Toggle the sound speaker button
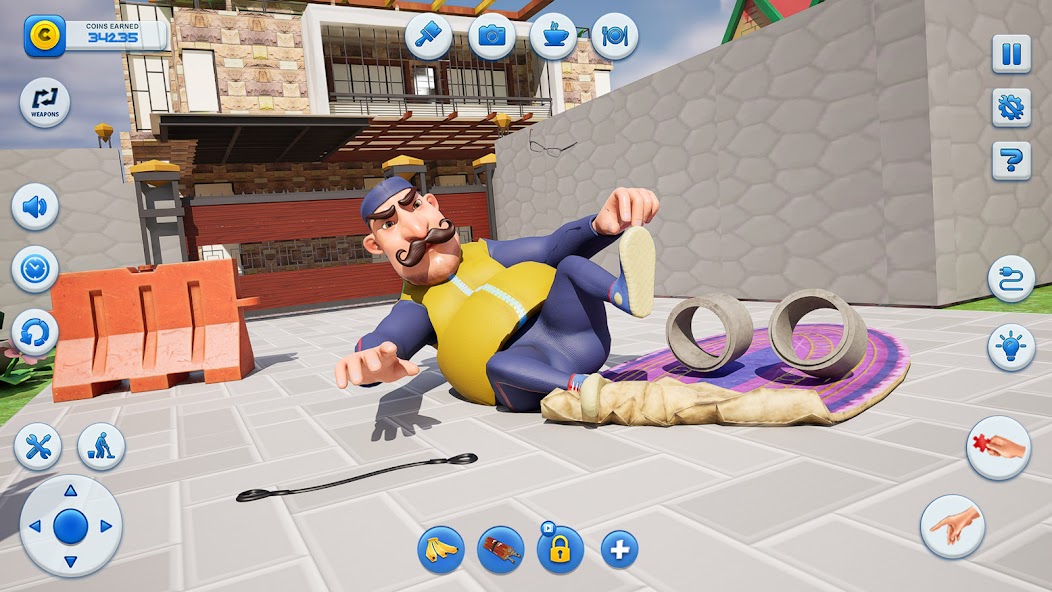This screenshot has height=592, width=1052. click(x=35, y=207)
